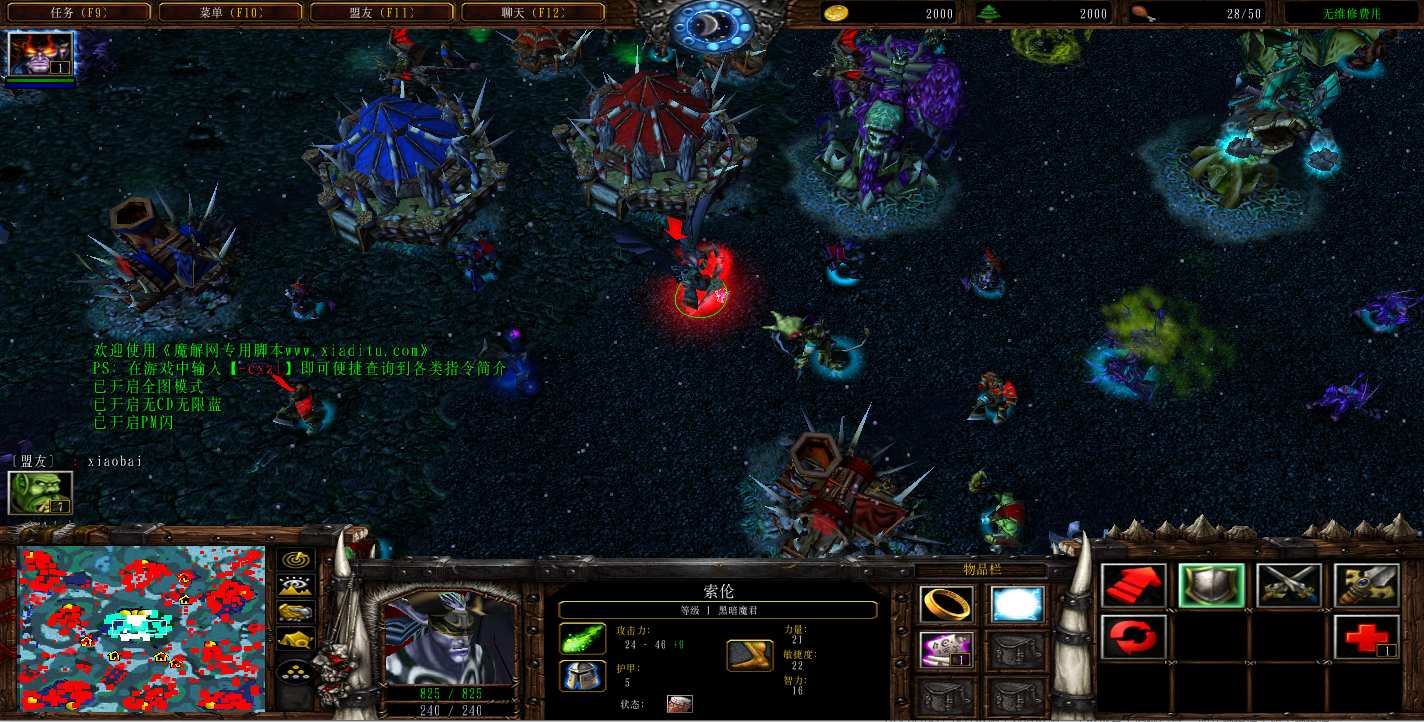Image resolution: width=1424 pixels, height=722 pixels.
Task: Use the glowing white orb inventory item
Action: click(x=1017, y=604)
